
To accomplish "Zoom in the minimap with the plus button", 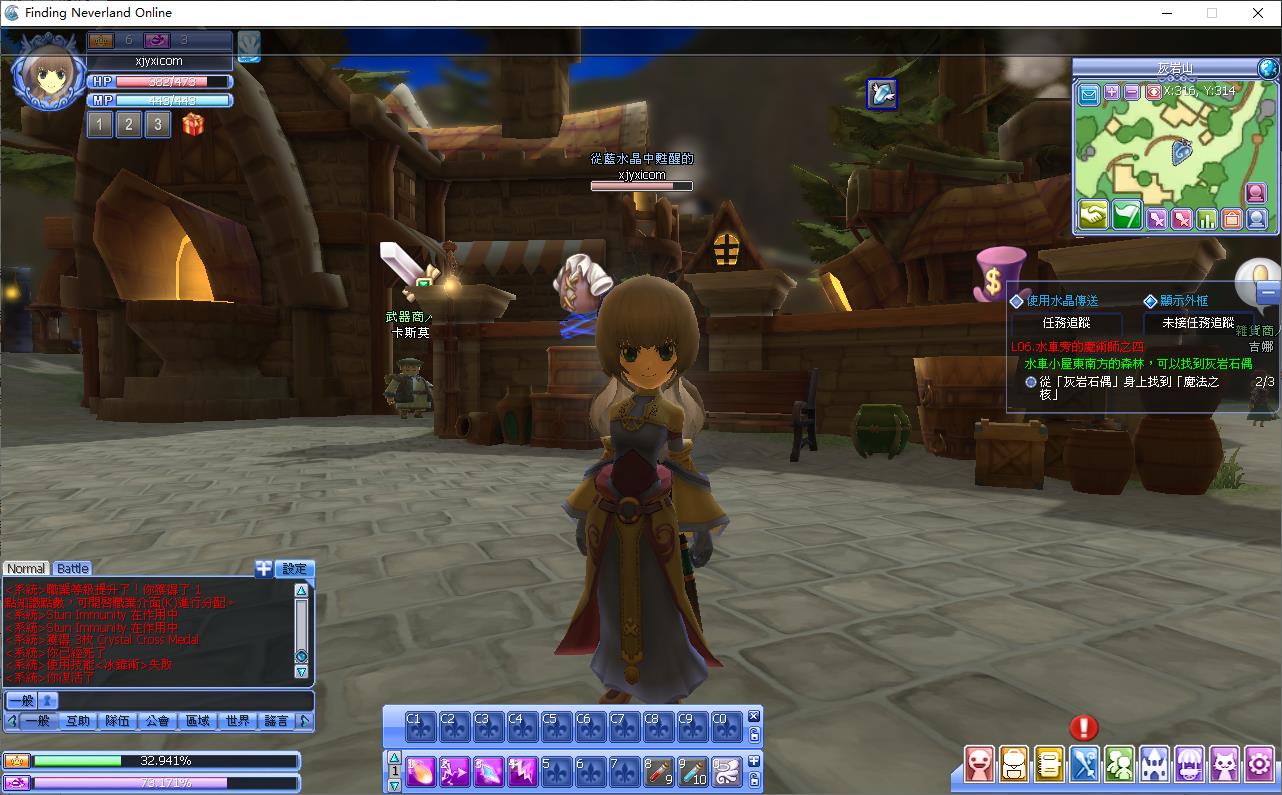I will pyautogui.click(x=1112, y=92).
